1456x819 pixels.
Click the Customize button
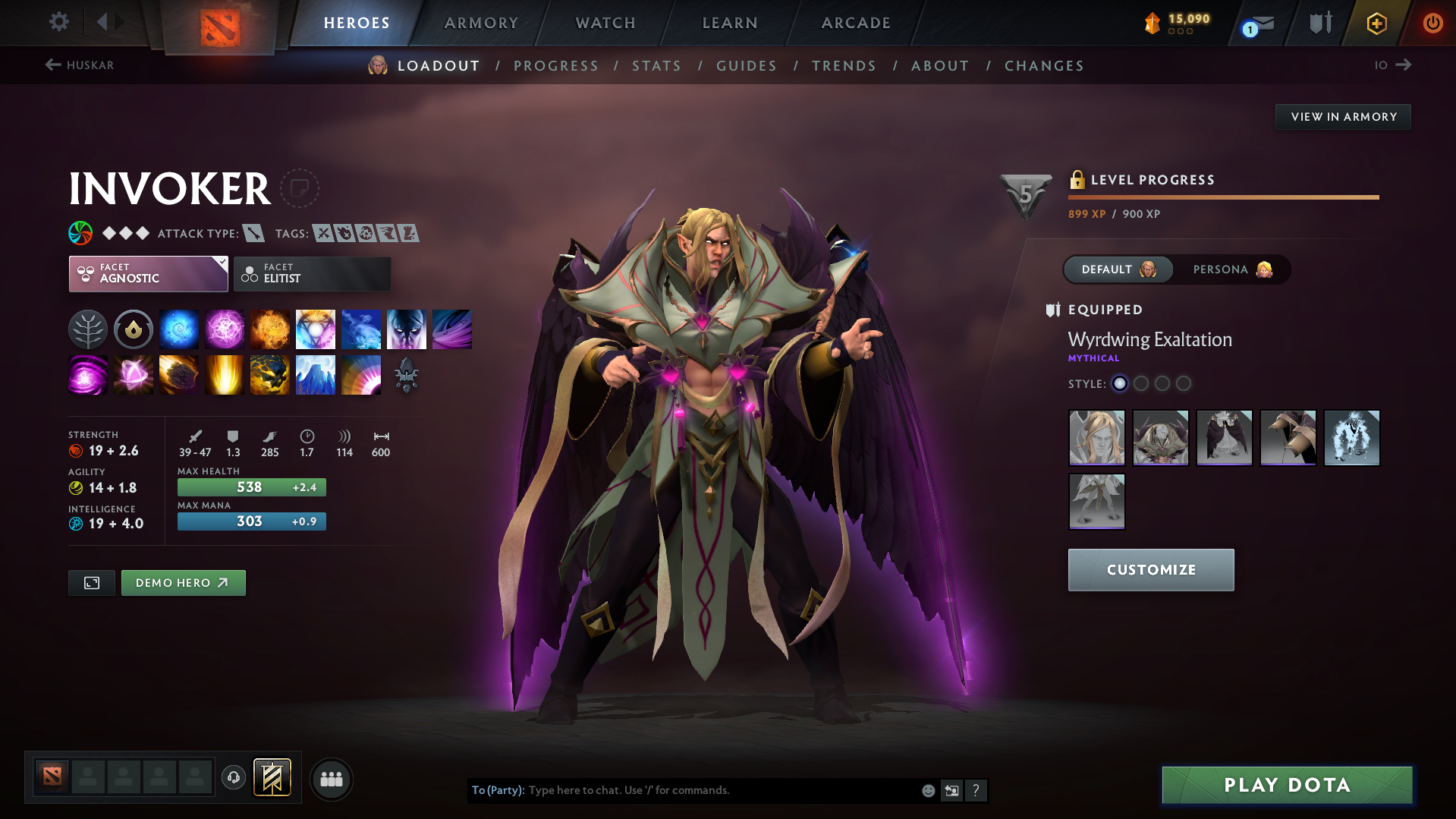(x=1150, y=569)
